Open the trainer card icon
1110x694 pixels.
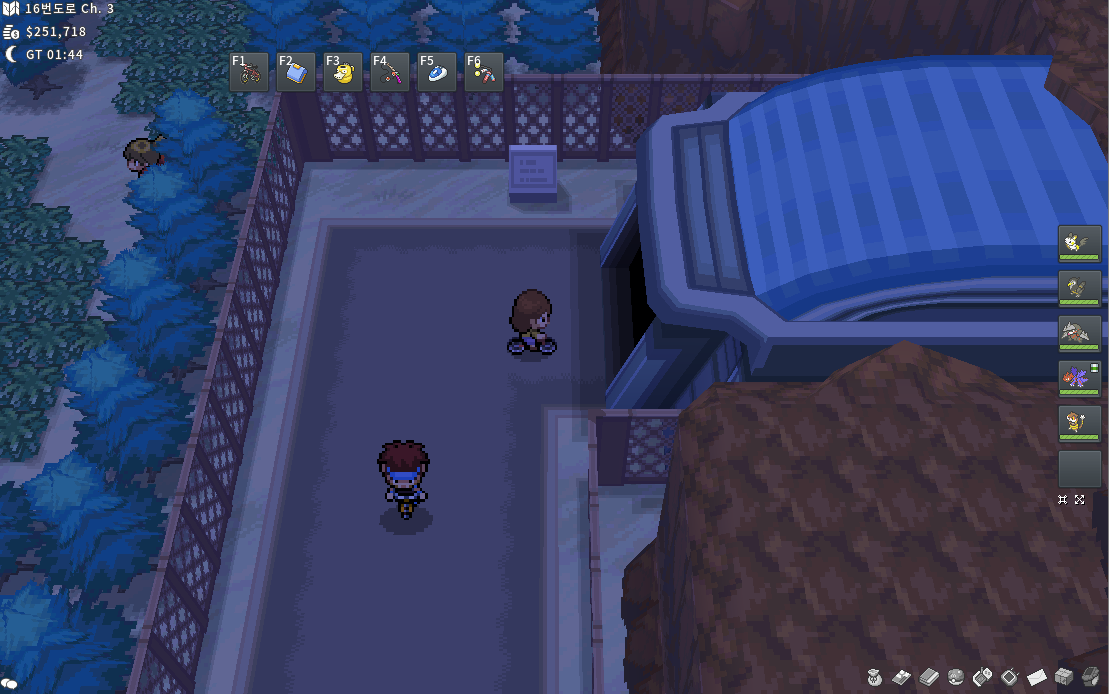click(902, 677)
